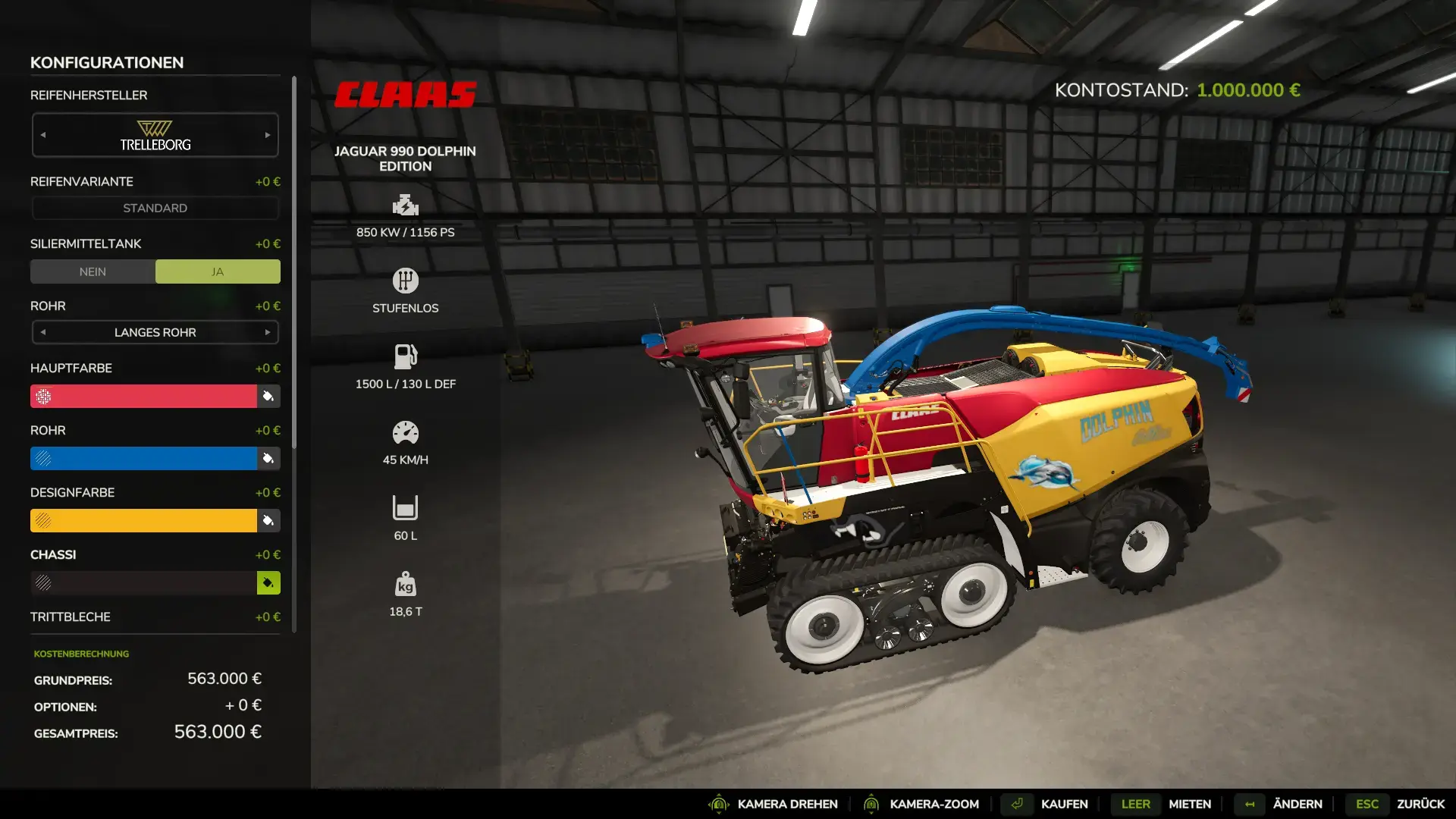1456x819 pixels.
Task: Open paint picker for Designfarbe
Action: point(268,520)
